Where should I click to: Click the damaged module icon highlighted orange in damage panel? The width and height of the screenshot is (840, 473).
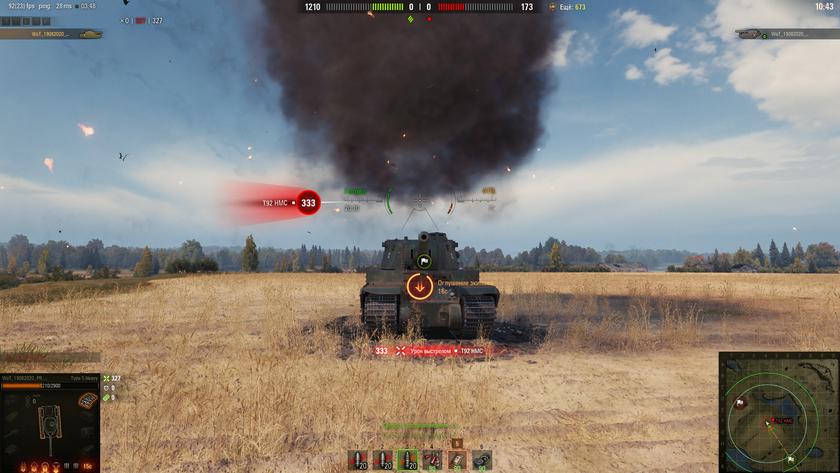(88, 401)
